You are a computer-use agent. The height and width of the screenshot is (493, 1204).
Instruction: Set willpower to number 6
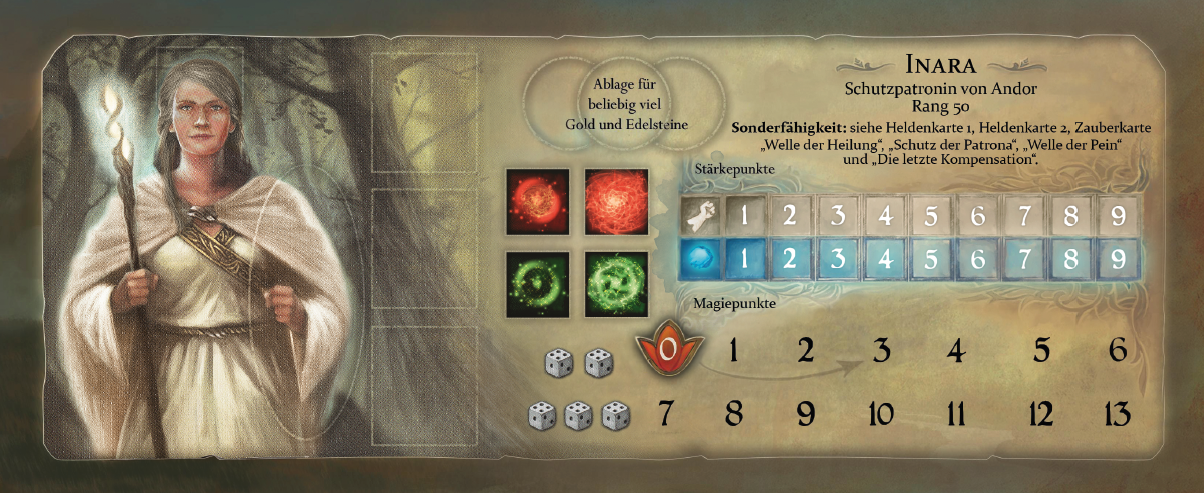click(1118, 351)
